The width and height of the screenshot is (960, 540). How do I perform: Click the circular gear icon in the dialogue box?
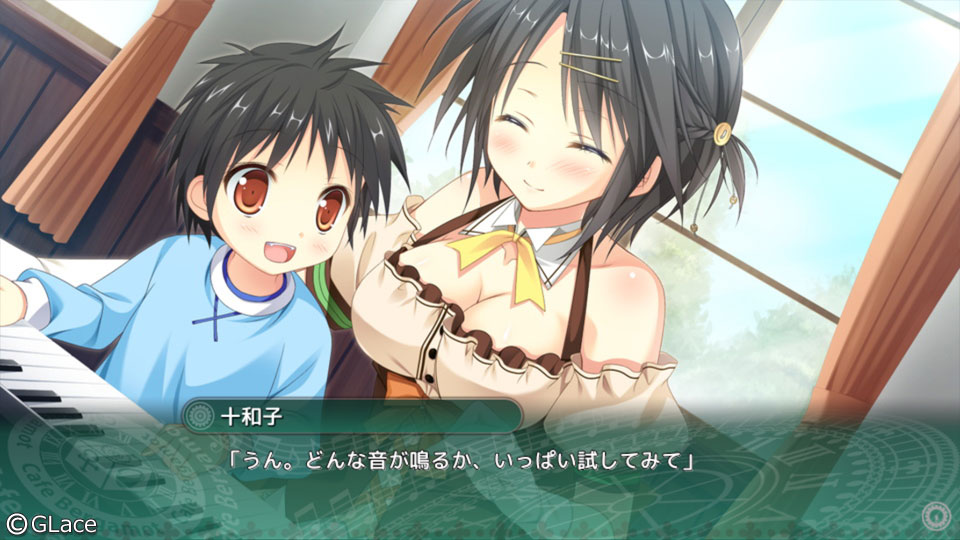pos(936,516)
